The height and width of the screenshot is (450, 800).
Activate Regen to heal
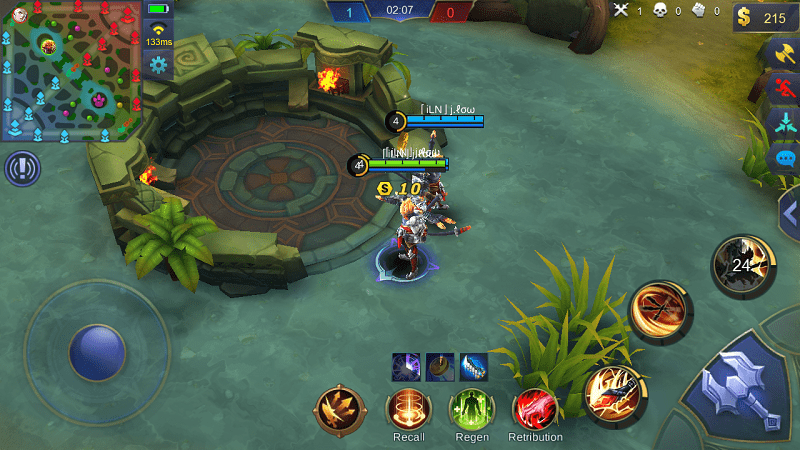[471, 409]
